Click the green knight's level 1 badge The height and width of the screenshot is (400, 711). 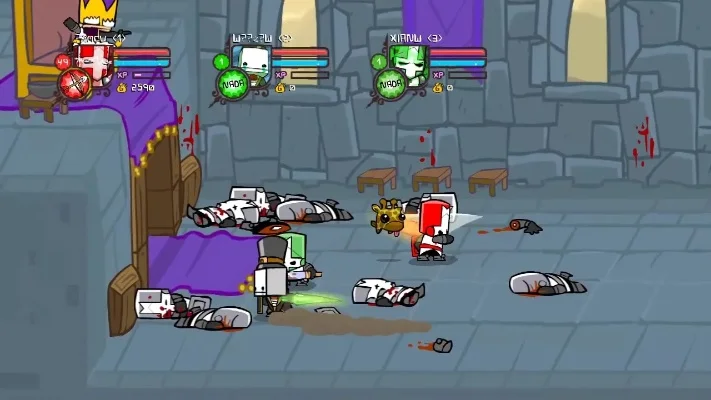tap(379, 62)
